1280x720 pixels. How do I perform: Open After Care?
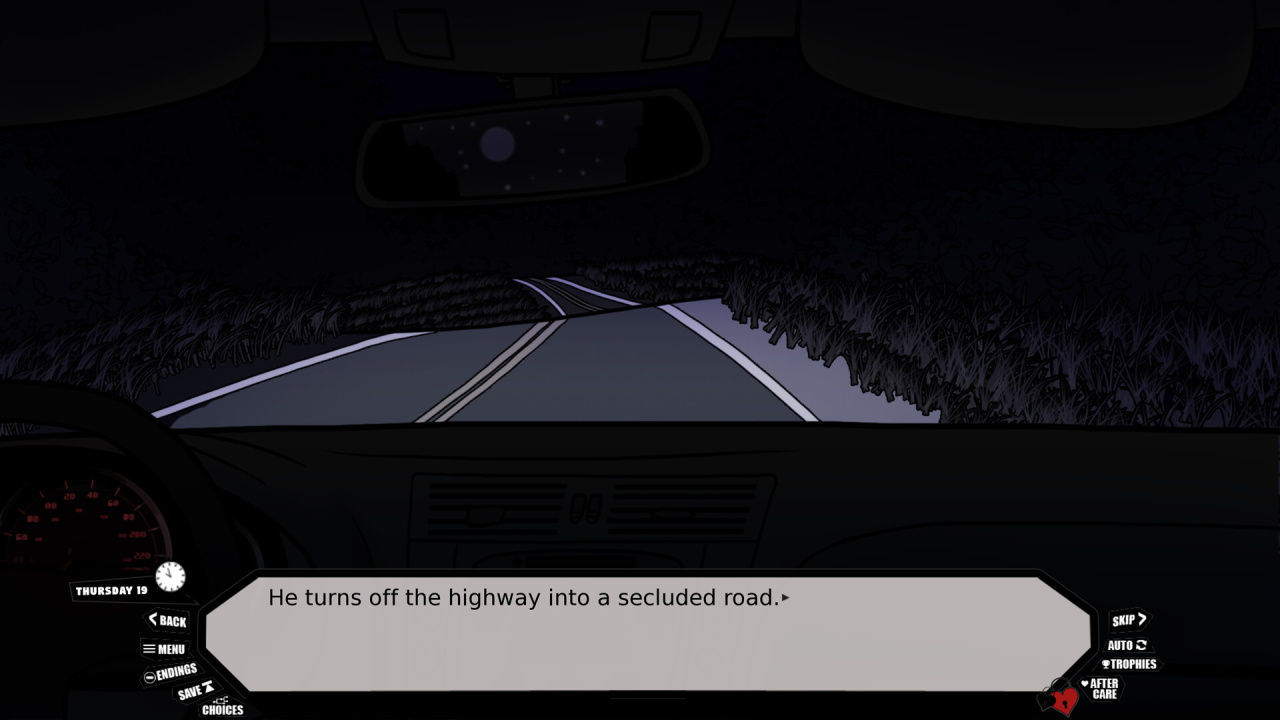(x=1102, y=689)
